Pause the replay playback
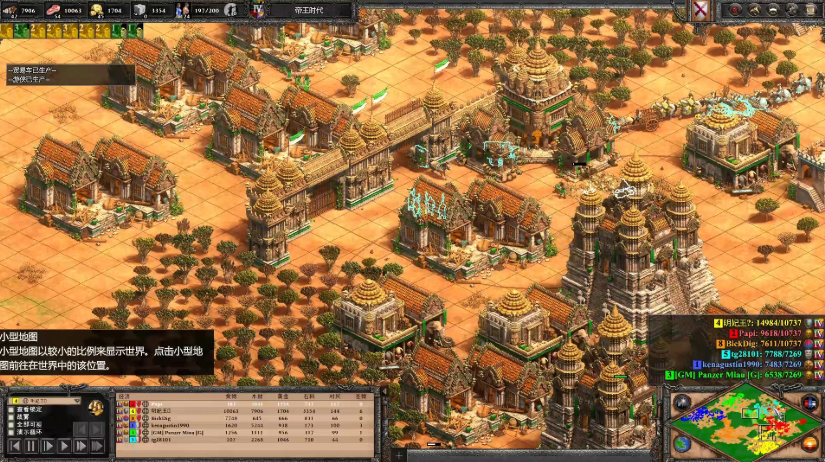Image resolution: width=825 pixels, height=462 pixels. pyautogui.click(x=31, y=446)
